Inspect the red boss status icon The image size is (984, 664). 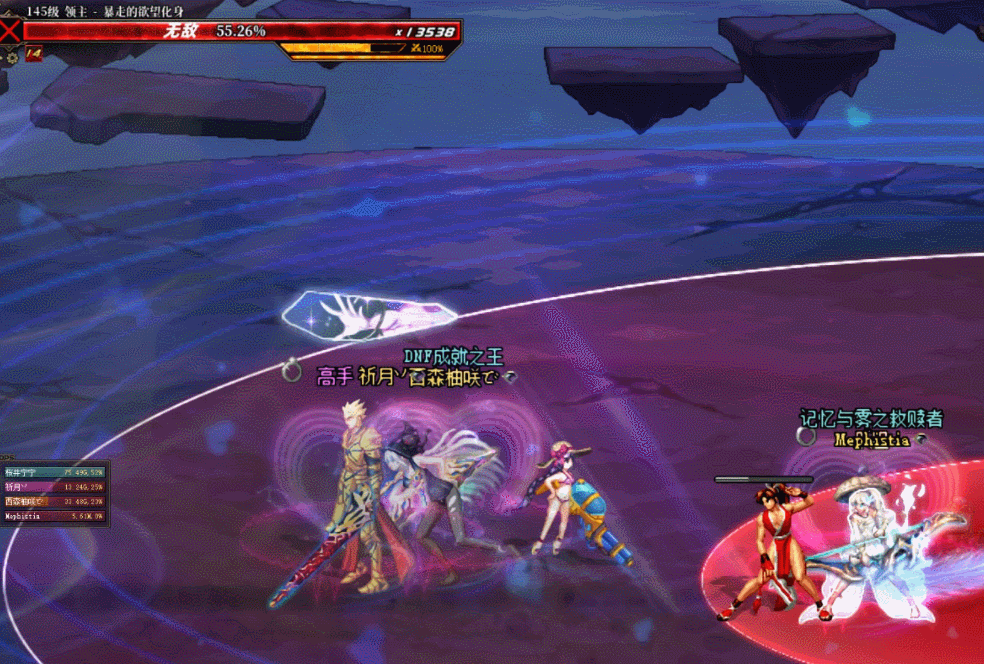[33, 53]
